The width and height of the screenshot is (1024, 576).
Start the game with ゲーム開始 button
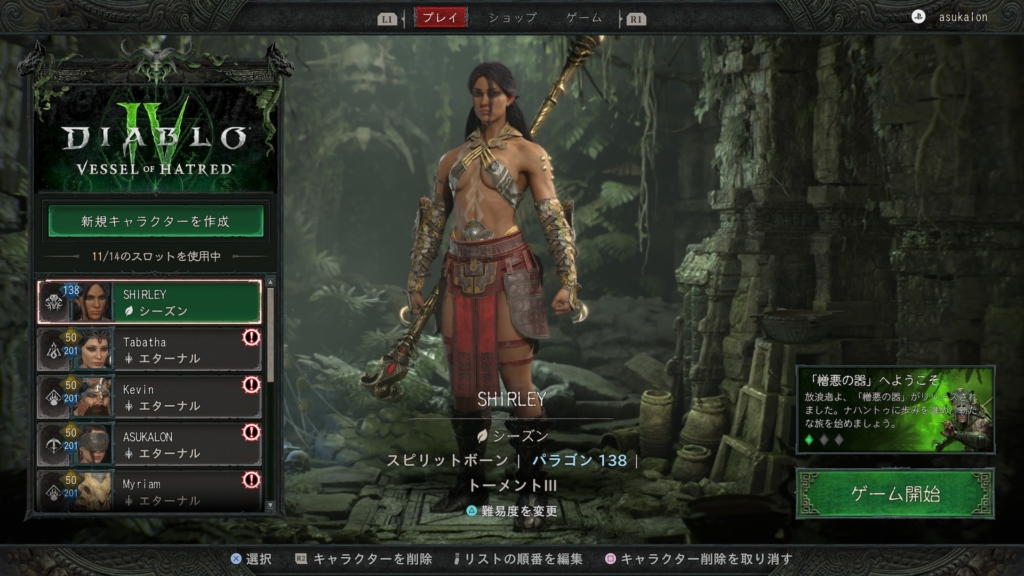click(895, 493)
